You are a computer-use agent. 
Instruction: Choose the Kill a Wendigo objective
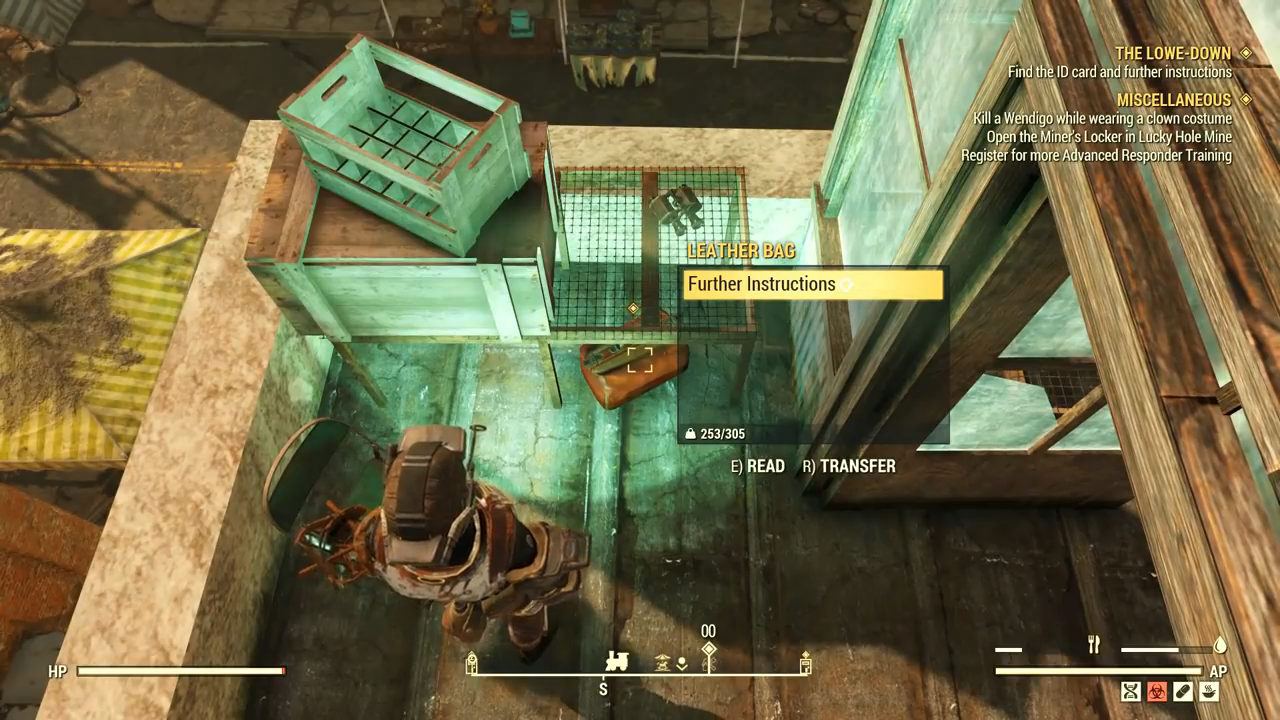(1102, 119)
